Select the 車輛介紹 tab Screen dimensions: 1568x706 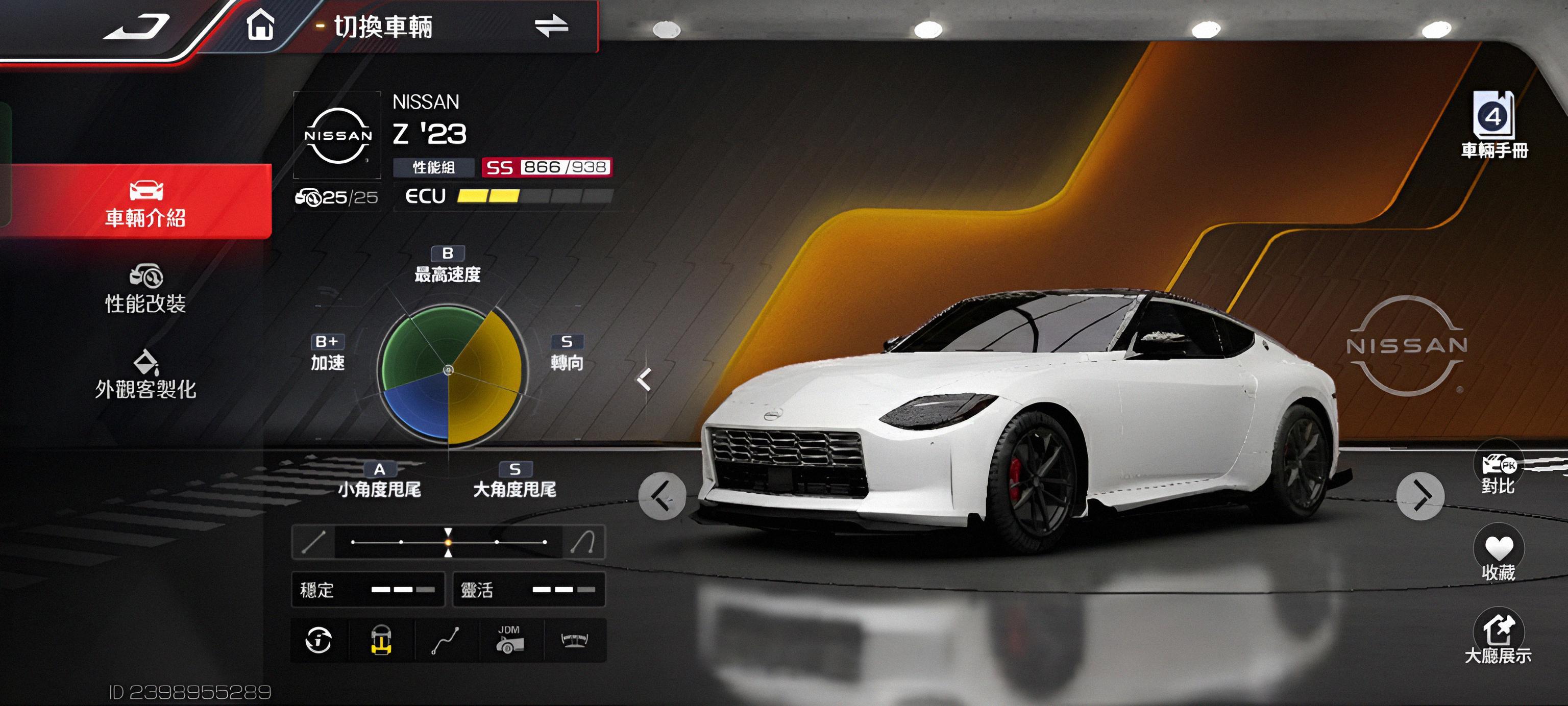145,202
